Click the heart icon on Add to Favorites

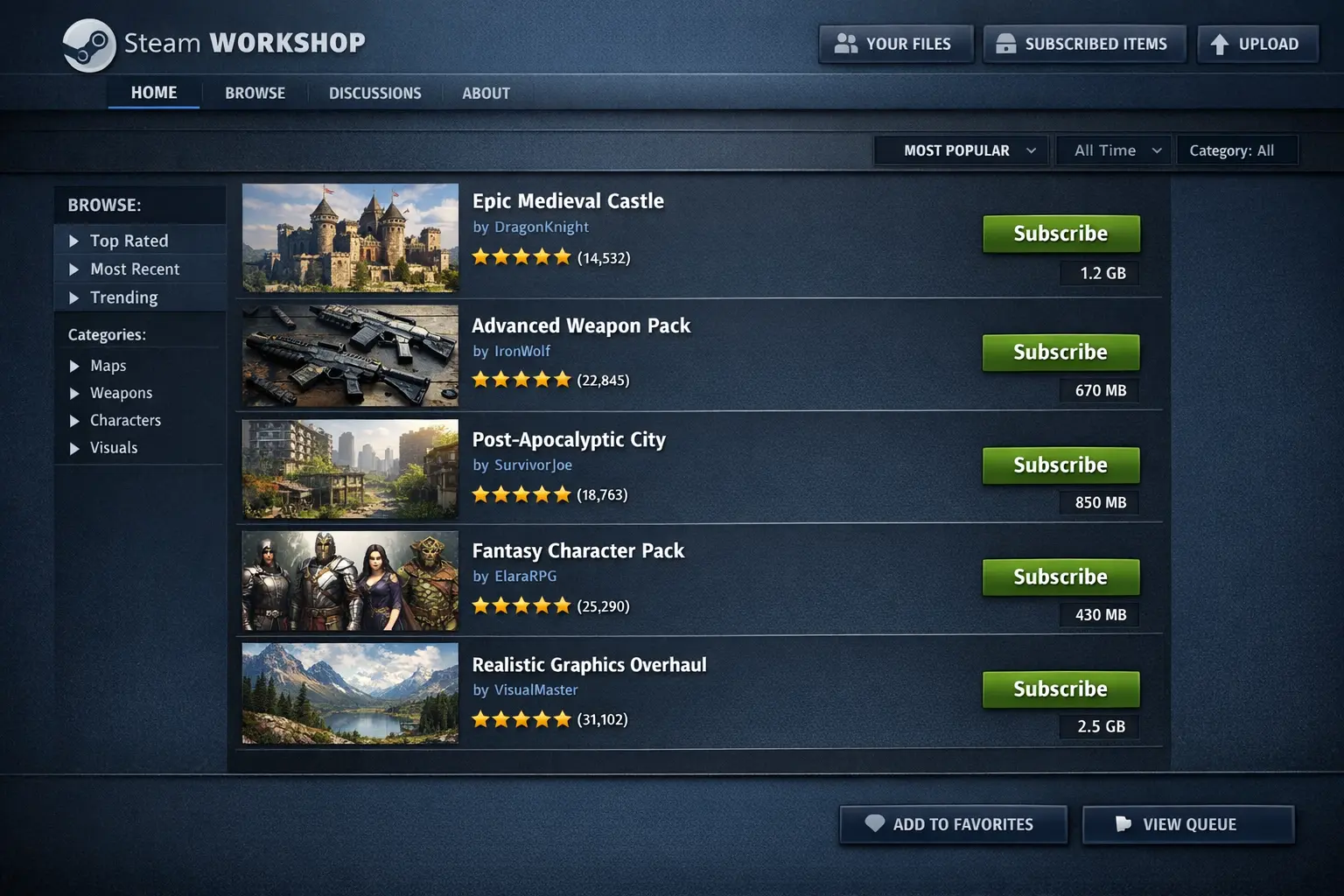click(x=873, y=823)
